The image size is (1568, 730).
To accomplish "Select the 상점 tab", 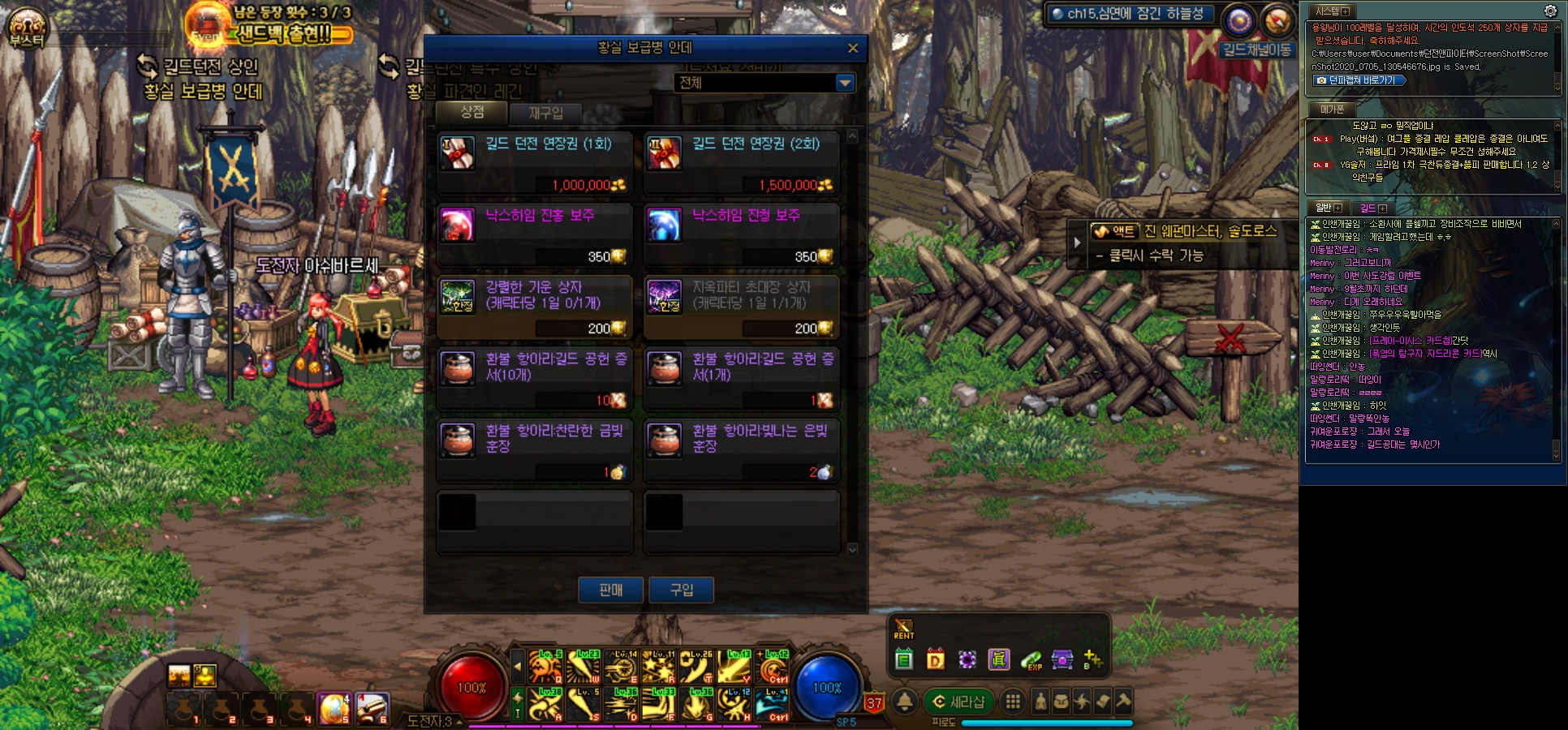I will 472,113.
